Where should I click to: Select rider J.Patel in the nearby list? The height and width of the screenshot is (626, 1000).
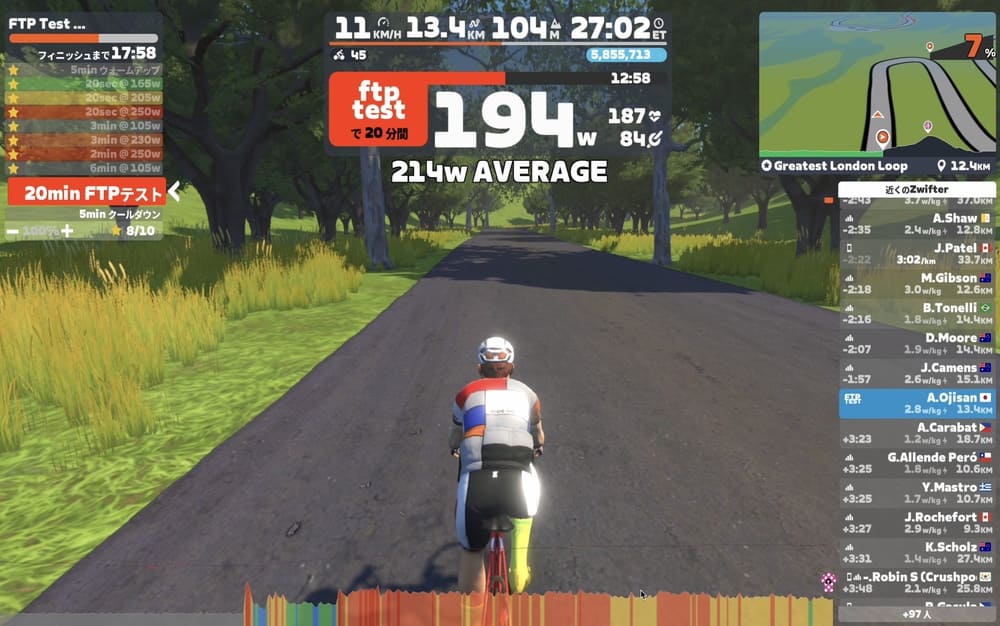[x=916, y=253]
